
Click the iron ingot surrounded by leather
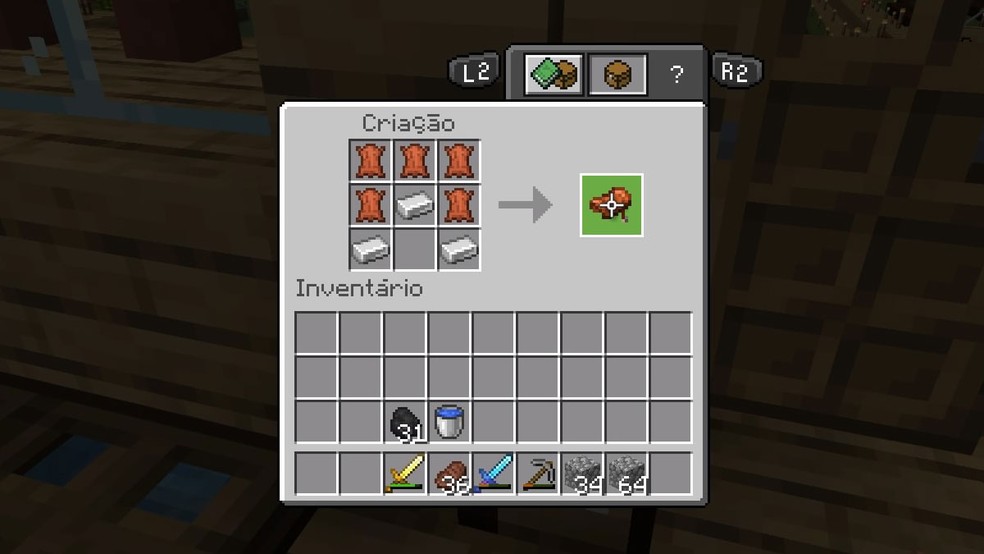point(415,205)
